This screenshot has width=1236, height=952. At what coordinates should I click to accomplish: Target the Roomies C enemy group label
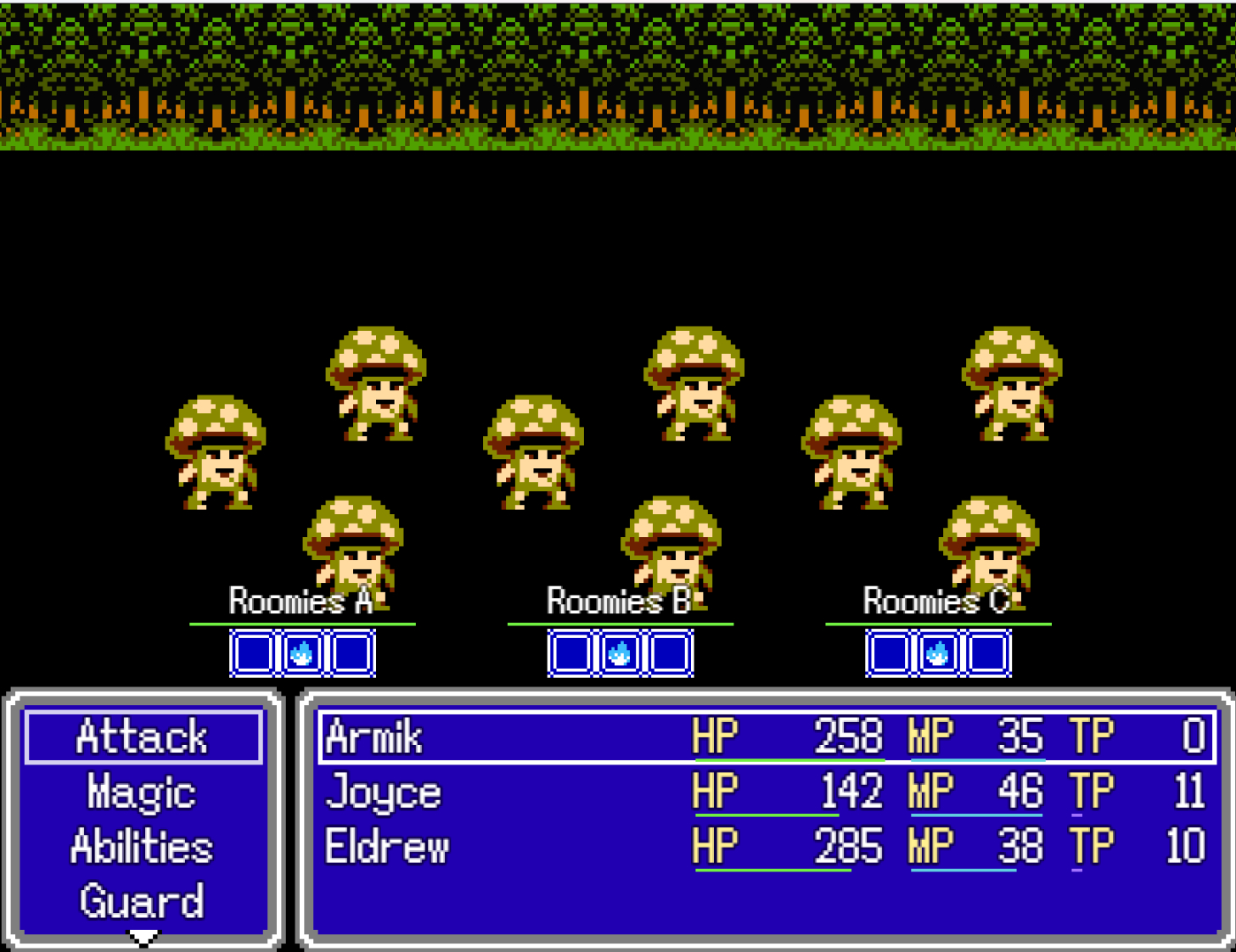[x=936, y=601]
